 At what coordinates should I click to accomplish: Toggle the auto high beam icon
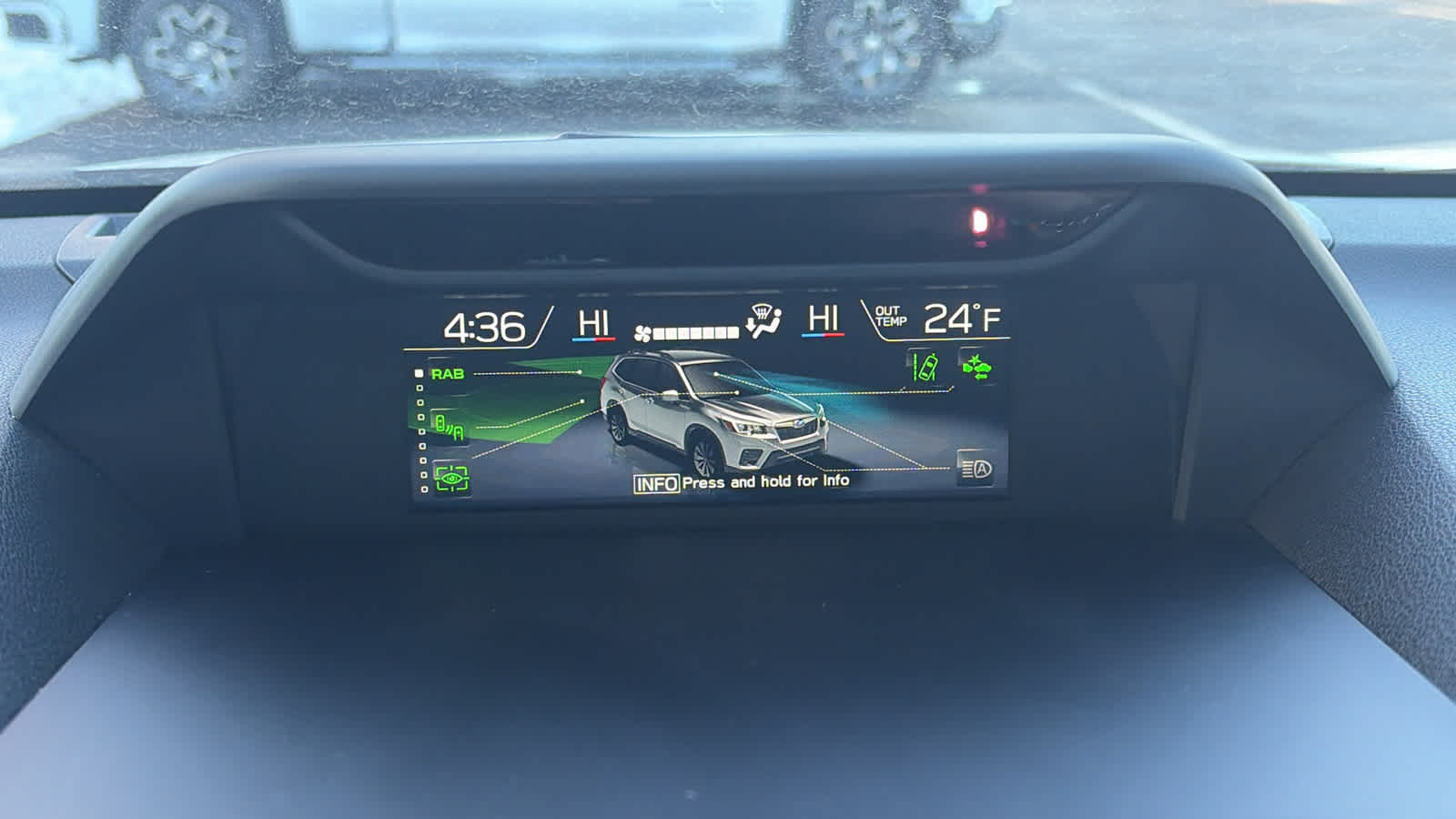pyautogui.click(x=976, y=469)
